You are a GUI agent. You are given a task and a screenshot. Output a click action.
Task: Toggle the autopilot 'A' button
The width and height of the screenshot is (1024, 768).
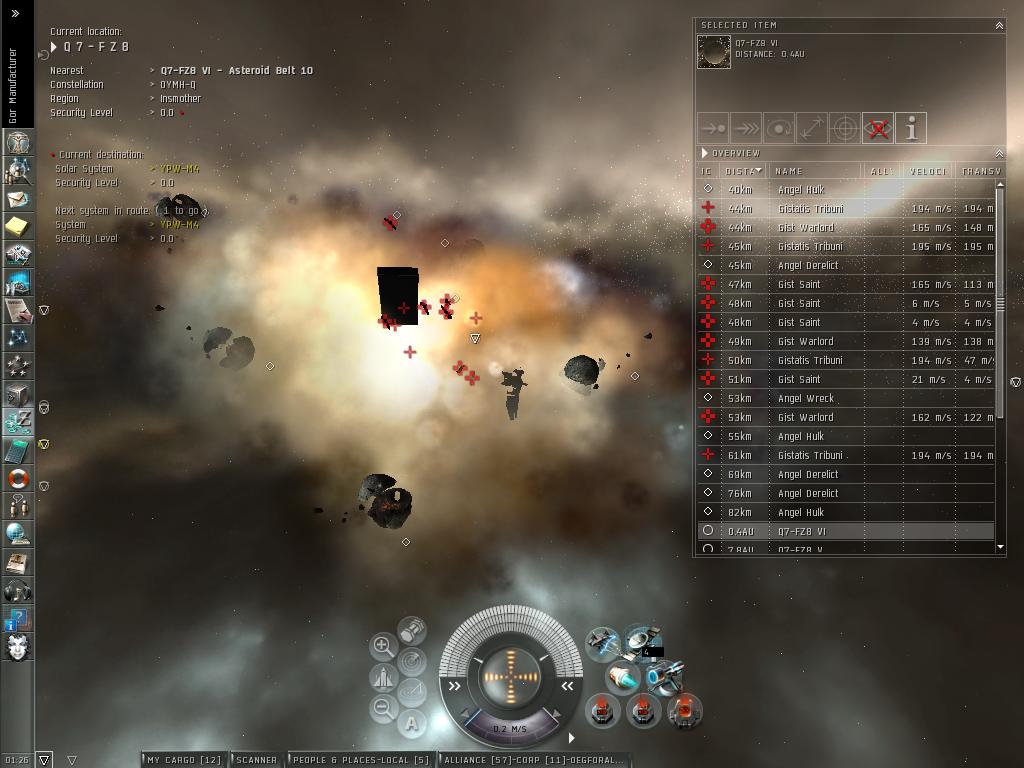tap(412, 723)
